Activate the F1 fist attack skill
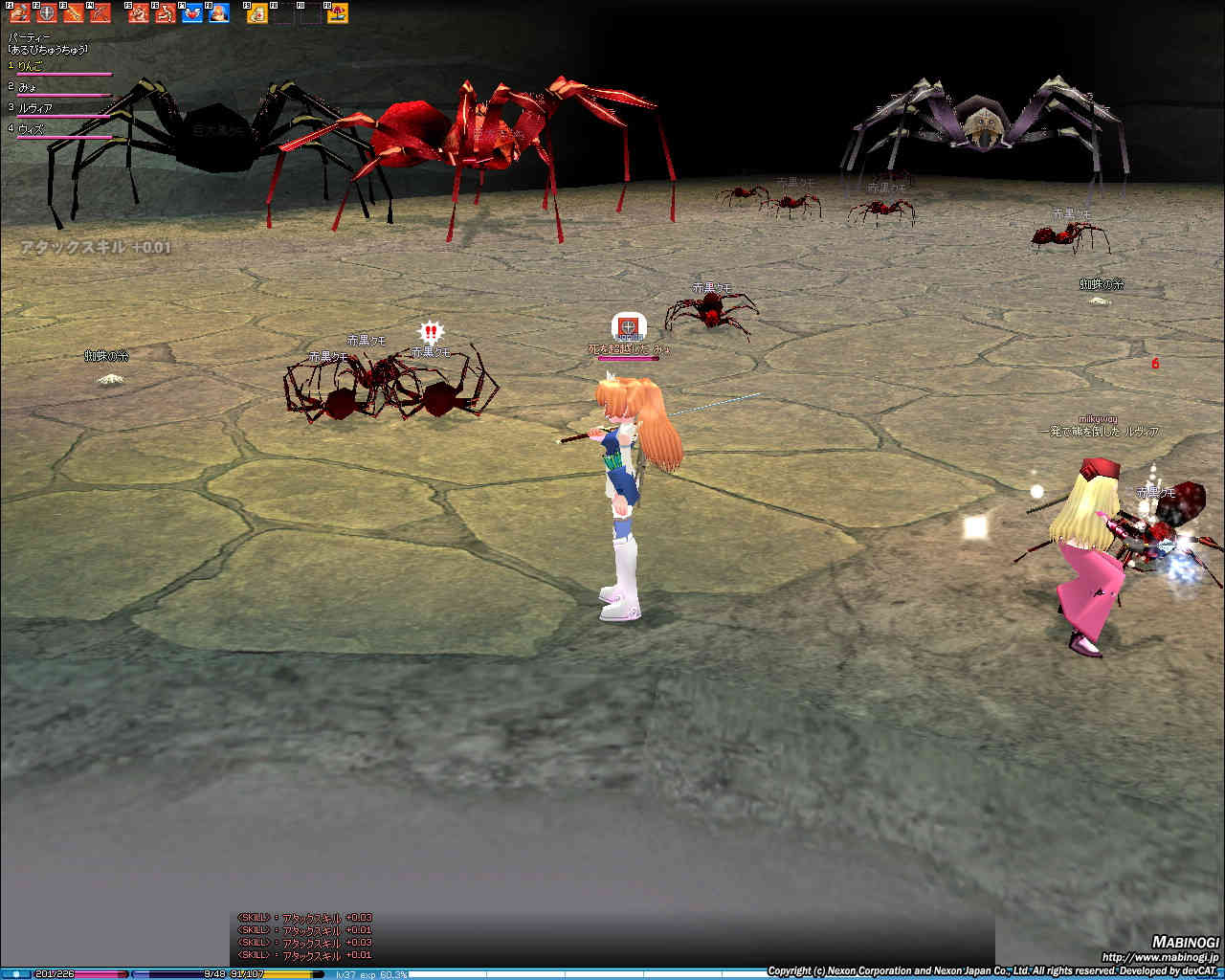This screenshot has height=980, width=1225. 20,13
